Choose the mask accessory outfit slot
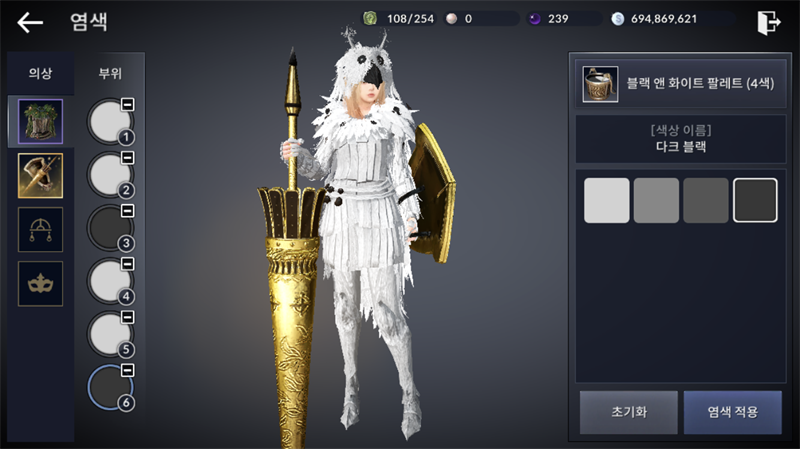800x449 pixels. [x=40, y=283]
